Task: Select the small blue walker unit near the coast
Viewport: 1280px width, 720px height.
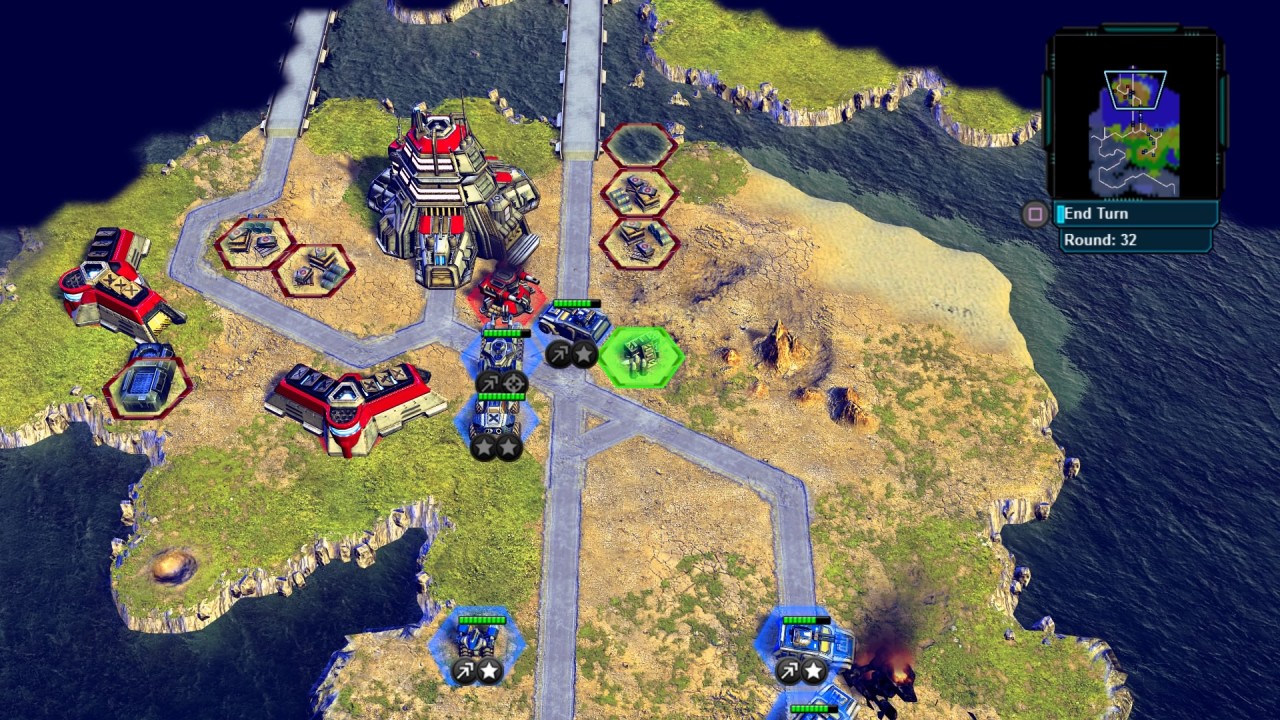Action: (x=478, y=640)
